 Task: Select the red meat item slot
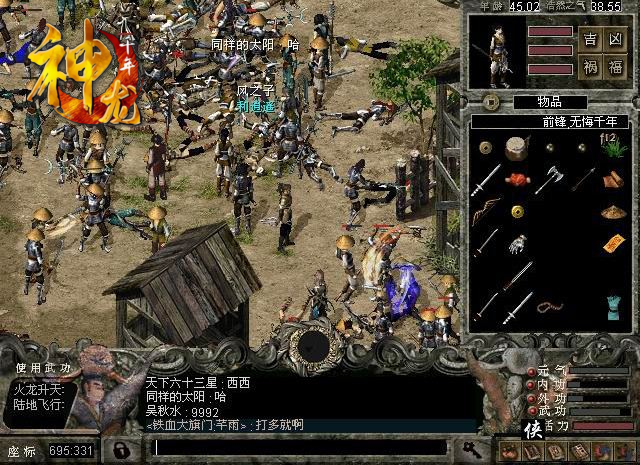517,180
